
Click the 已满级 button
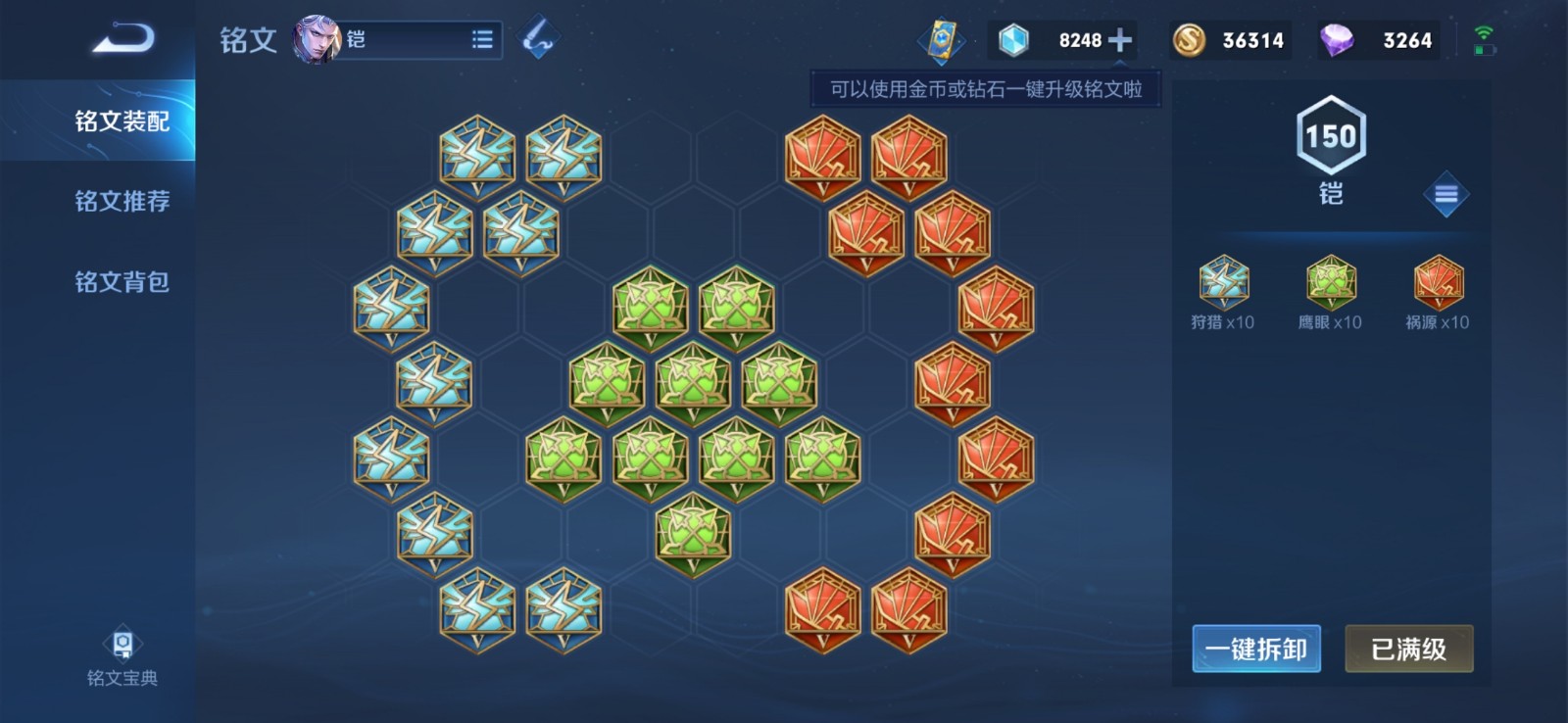click(1408, 649)
